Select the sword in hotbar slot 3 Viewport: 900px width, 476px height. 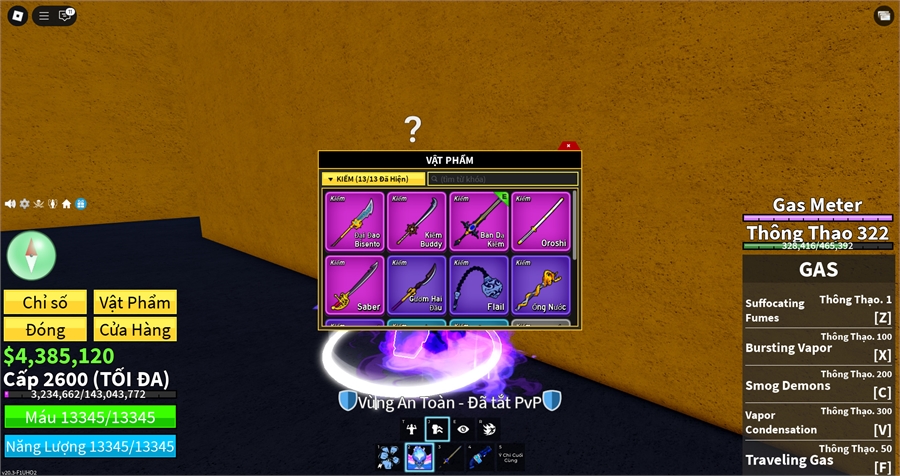[452, 458]
